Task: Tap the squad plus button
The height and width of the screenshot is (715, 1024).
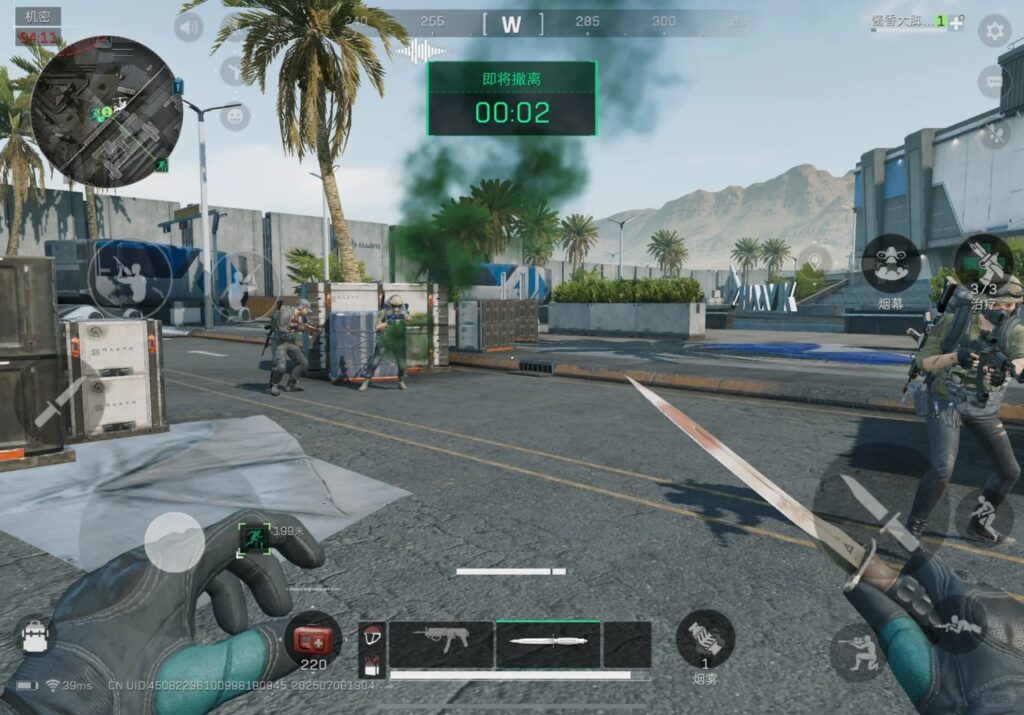Action: click(957, 22)
